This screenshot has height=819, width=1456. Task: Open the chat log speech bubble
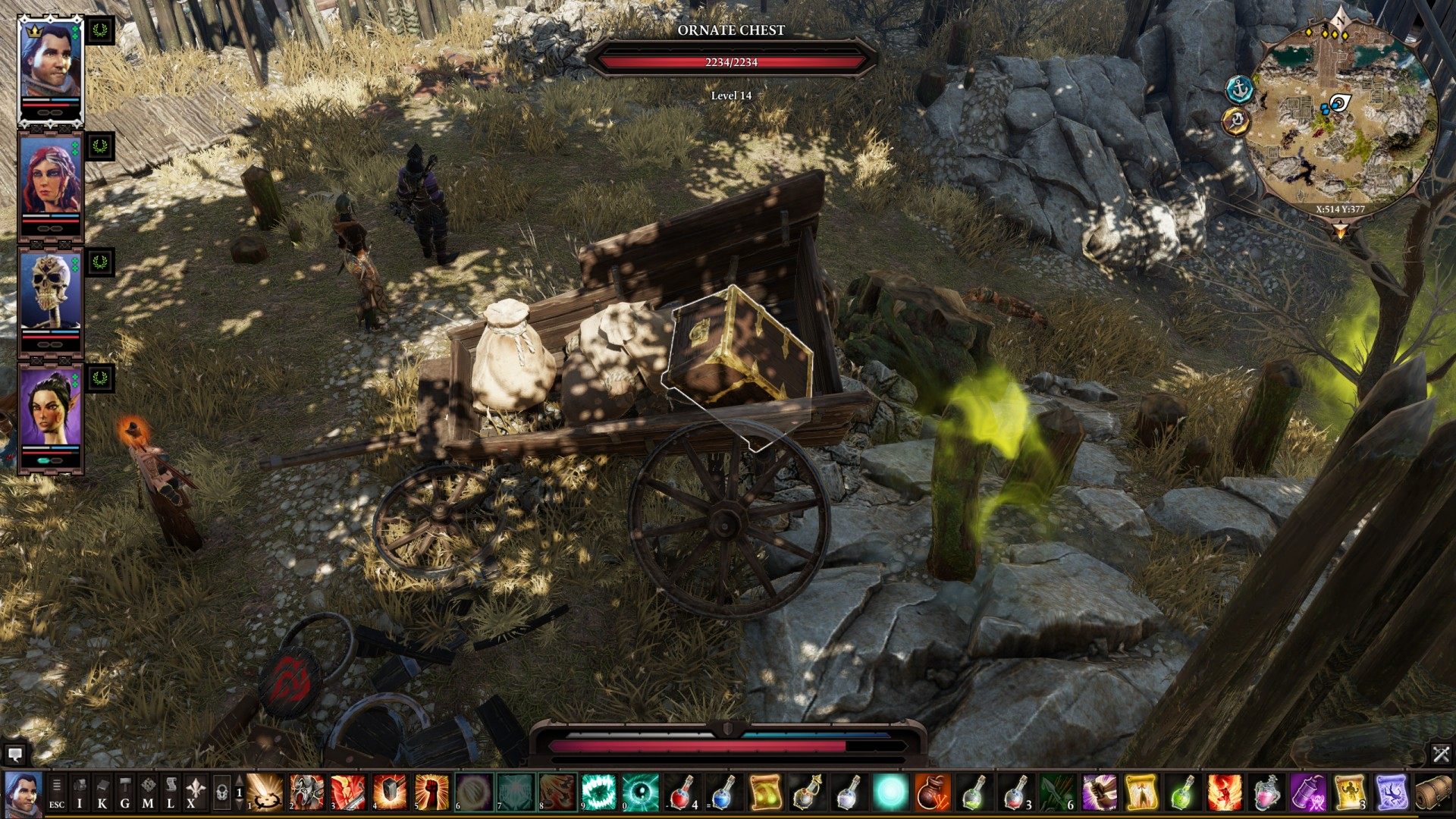[14, 755]
